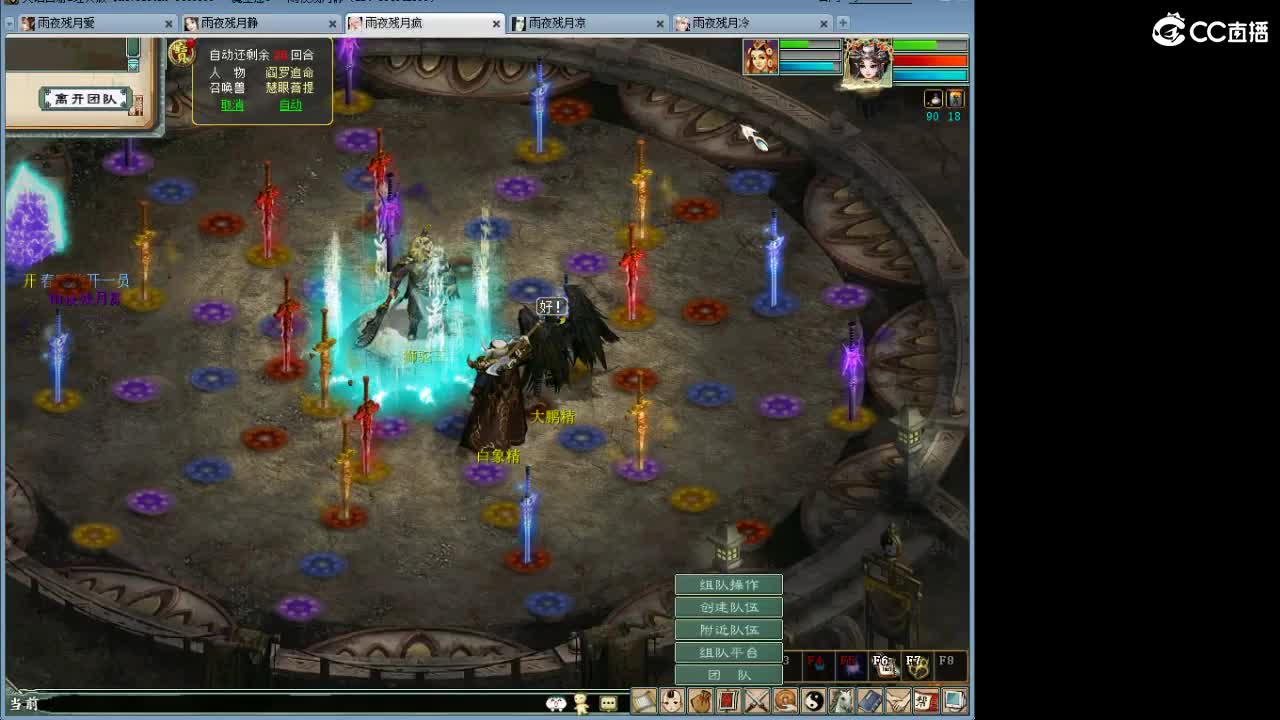
Task: Use the F6 book hotkey slot
Action: point(885,665)
